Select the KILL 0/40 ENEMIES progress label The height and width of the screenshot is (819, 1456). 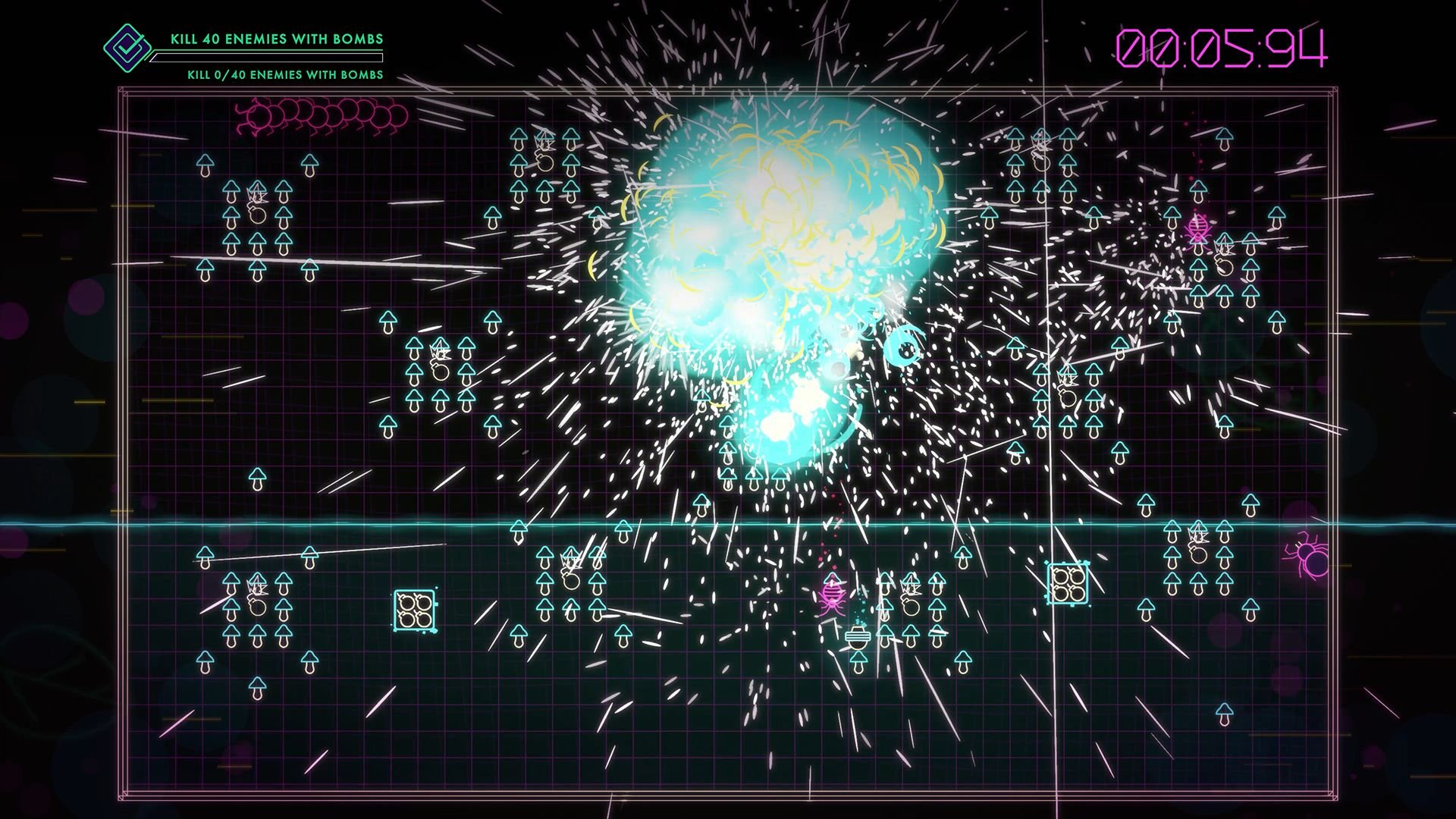click(284, 75)
